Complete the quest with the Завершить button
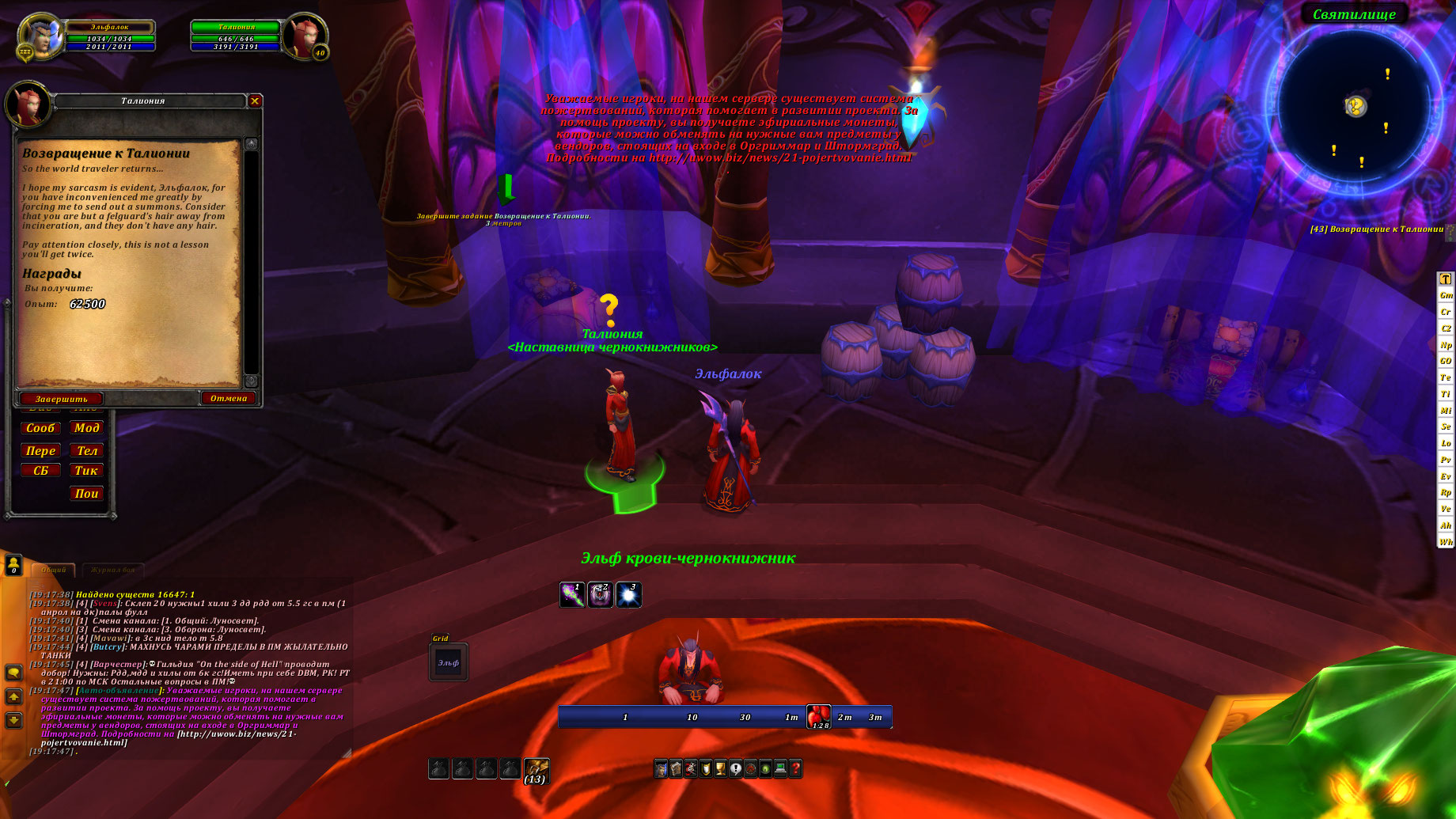Screen dimensions: 1456x819 tap(61, 399)
